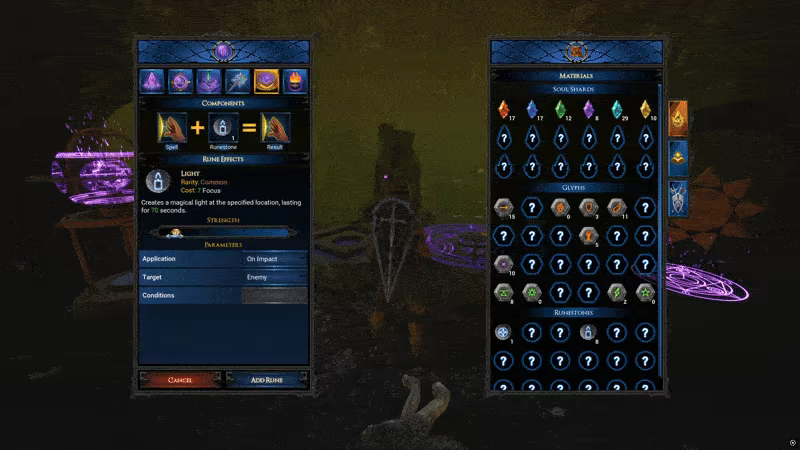Choose the purple soul shard
The image size is (800, 450).
click(589, 109)
